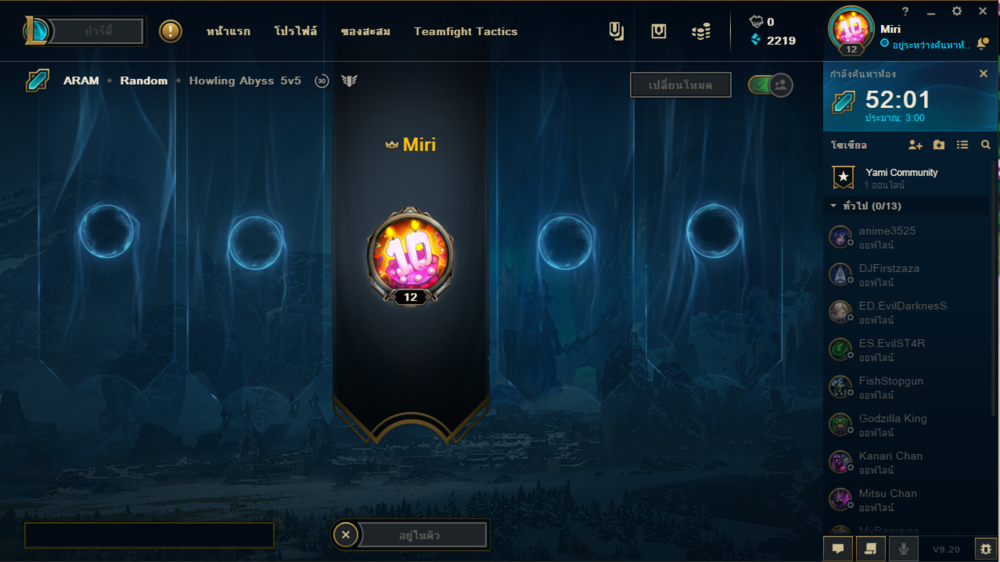Leave the queue with the อยู่ในคิว X button
1000x562 pixels.
click(346, 535)
